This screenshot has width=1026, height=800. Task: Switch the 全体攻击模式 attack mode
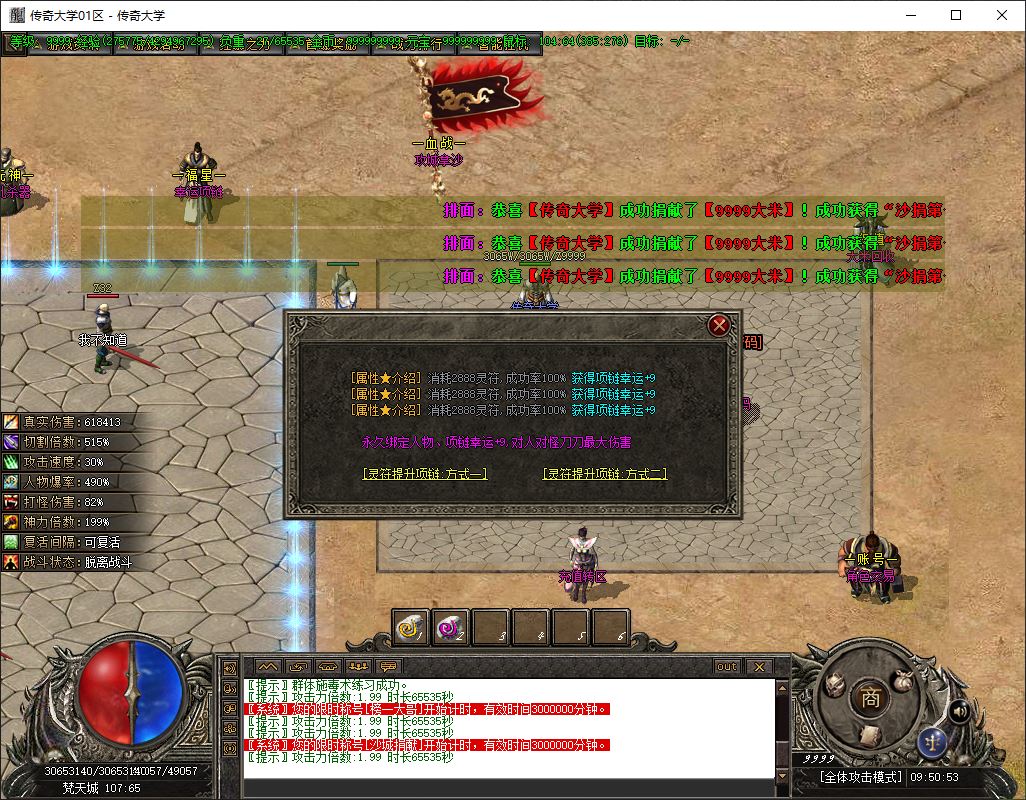coord(861,777)
